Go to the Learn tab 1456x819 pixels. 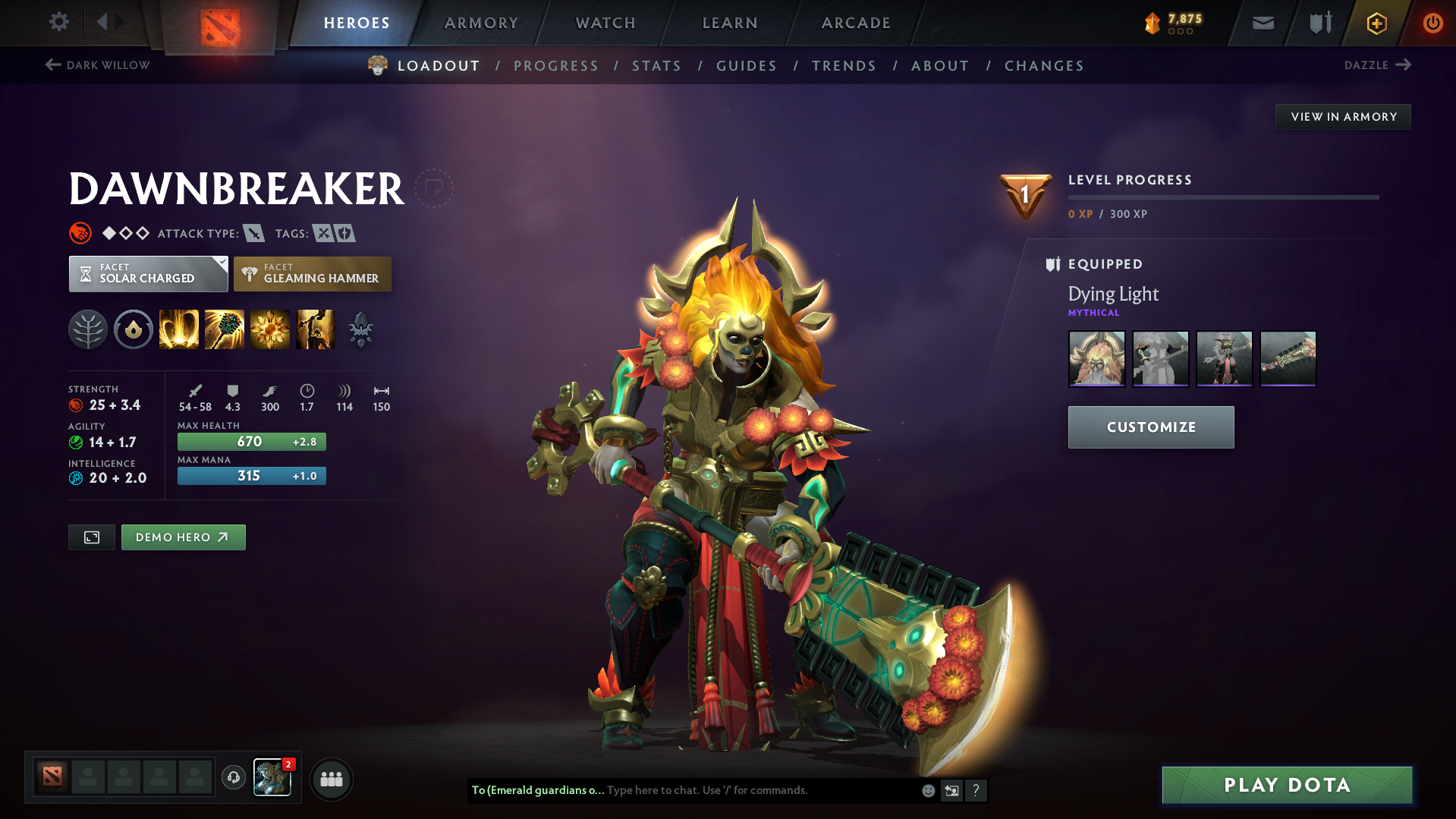click(730, 23)
